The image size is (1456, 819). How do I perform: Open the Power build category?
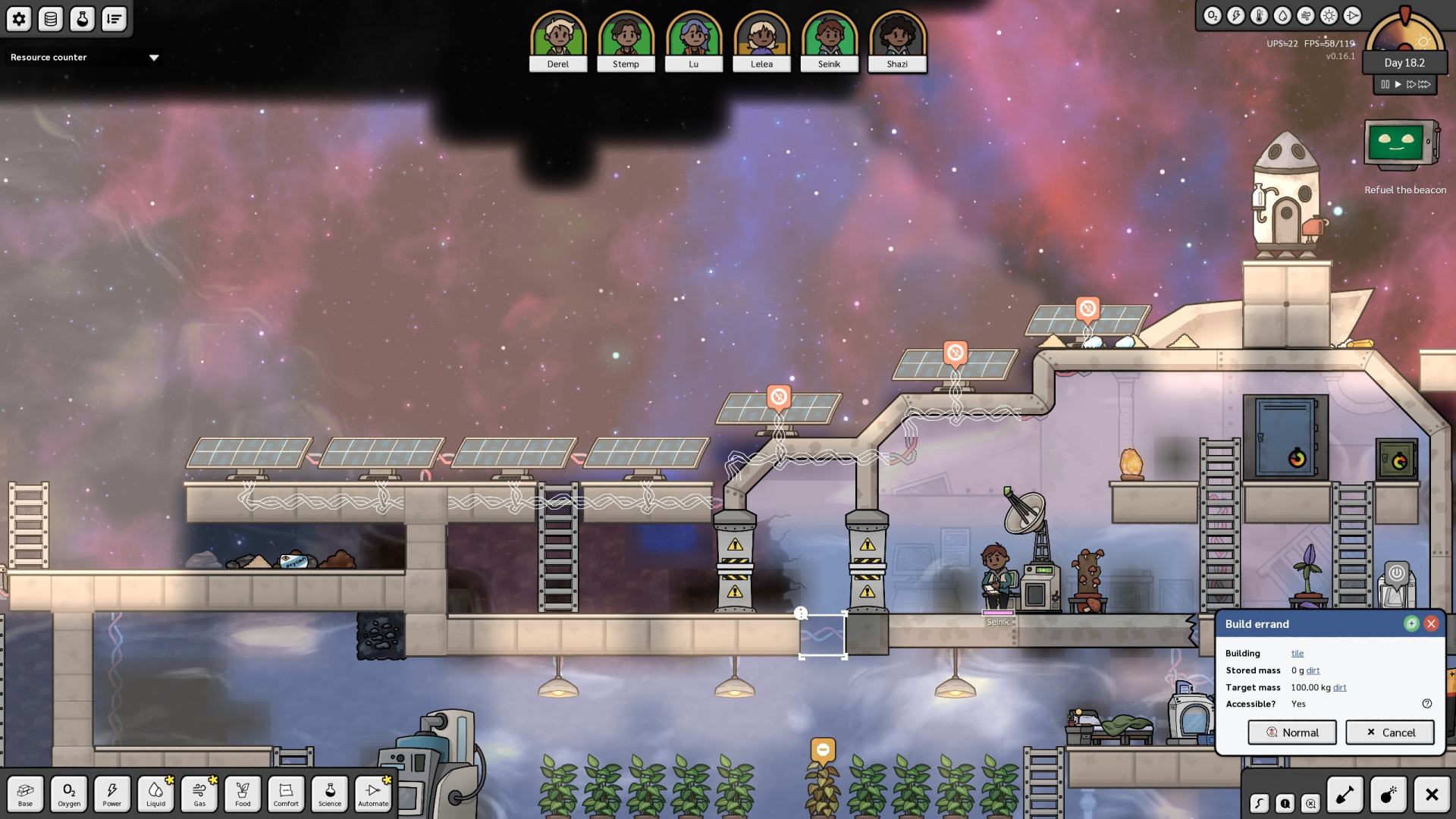click(112, 794)
